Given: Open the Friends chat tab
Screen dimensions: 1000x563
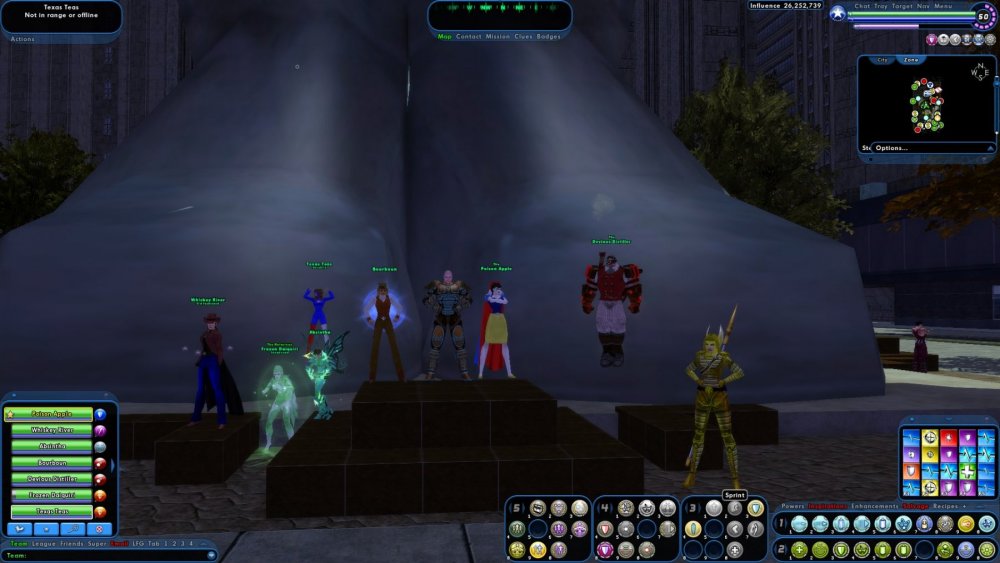Looking at the screenshot, I should [71, 543].
